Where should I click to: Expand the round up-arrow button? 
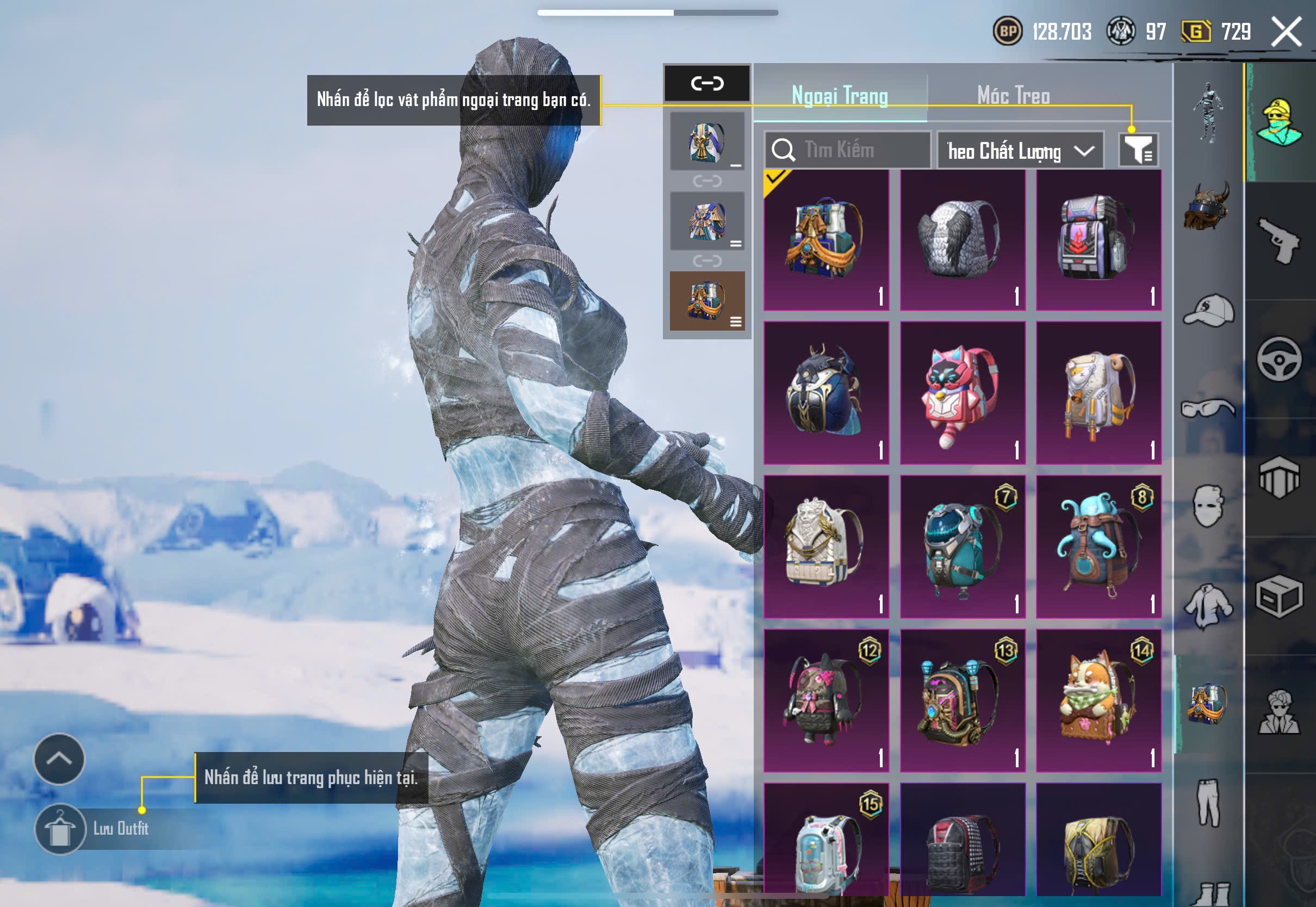[59, 759]
